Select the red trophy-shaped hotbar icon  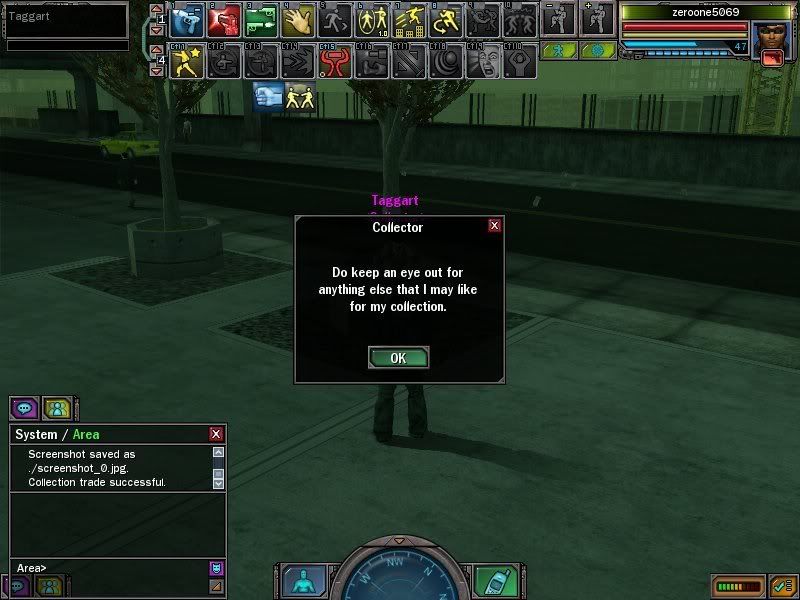pyautogui.click(x=333, y=62)
